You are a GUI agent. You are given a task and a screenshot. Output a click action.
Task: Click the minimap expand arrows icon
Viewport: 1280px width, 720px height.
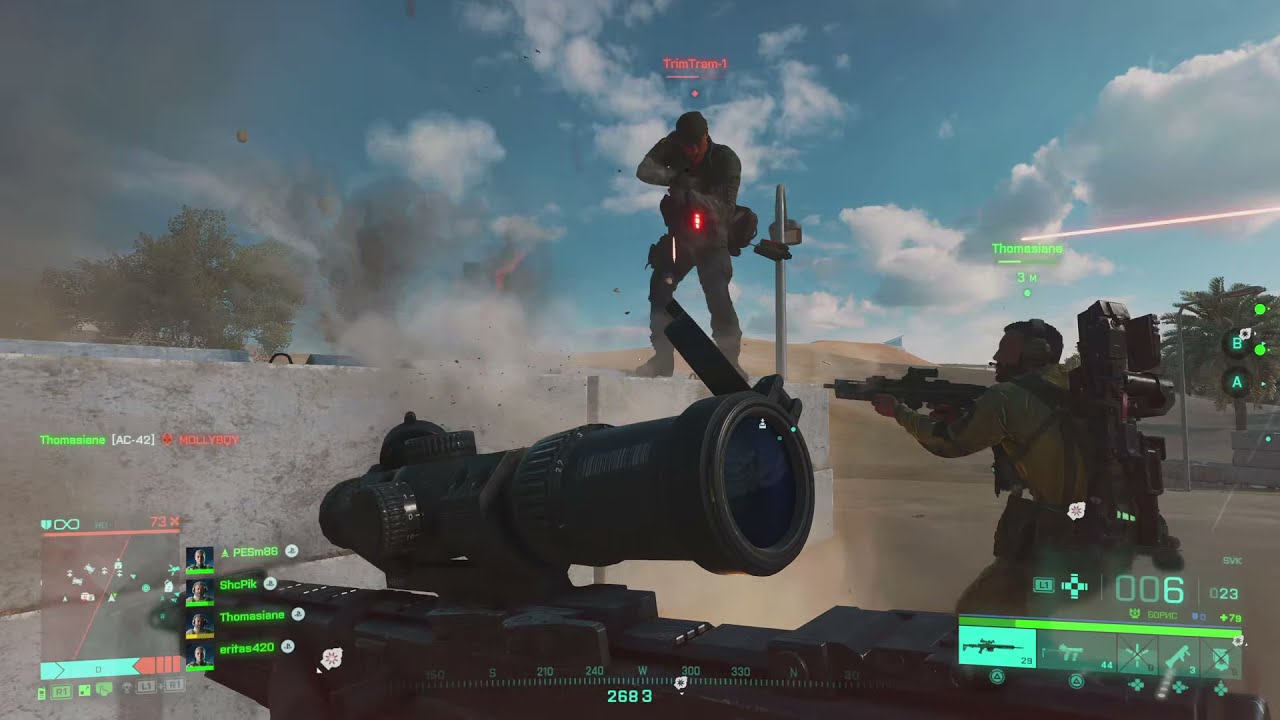click(x=86, y=691)
